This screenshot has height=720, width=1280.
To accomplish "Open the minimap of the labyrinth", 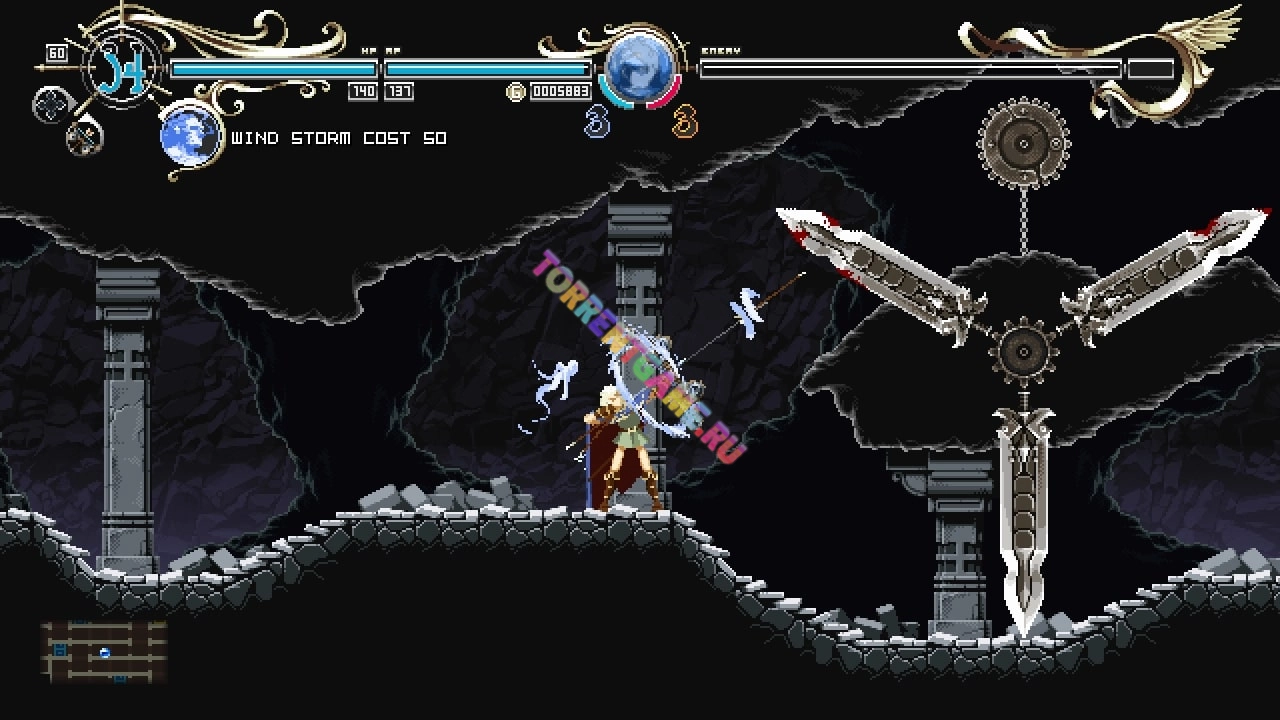I will [104, 652].
